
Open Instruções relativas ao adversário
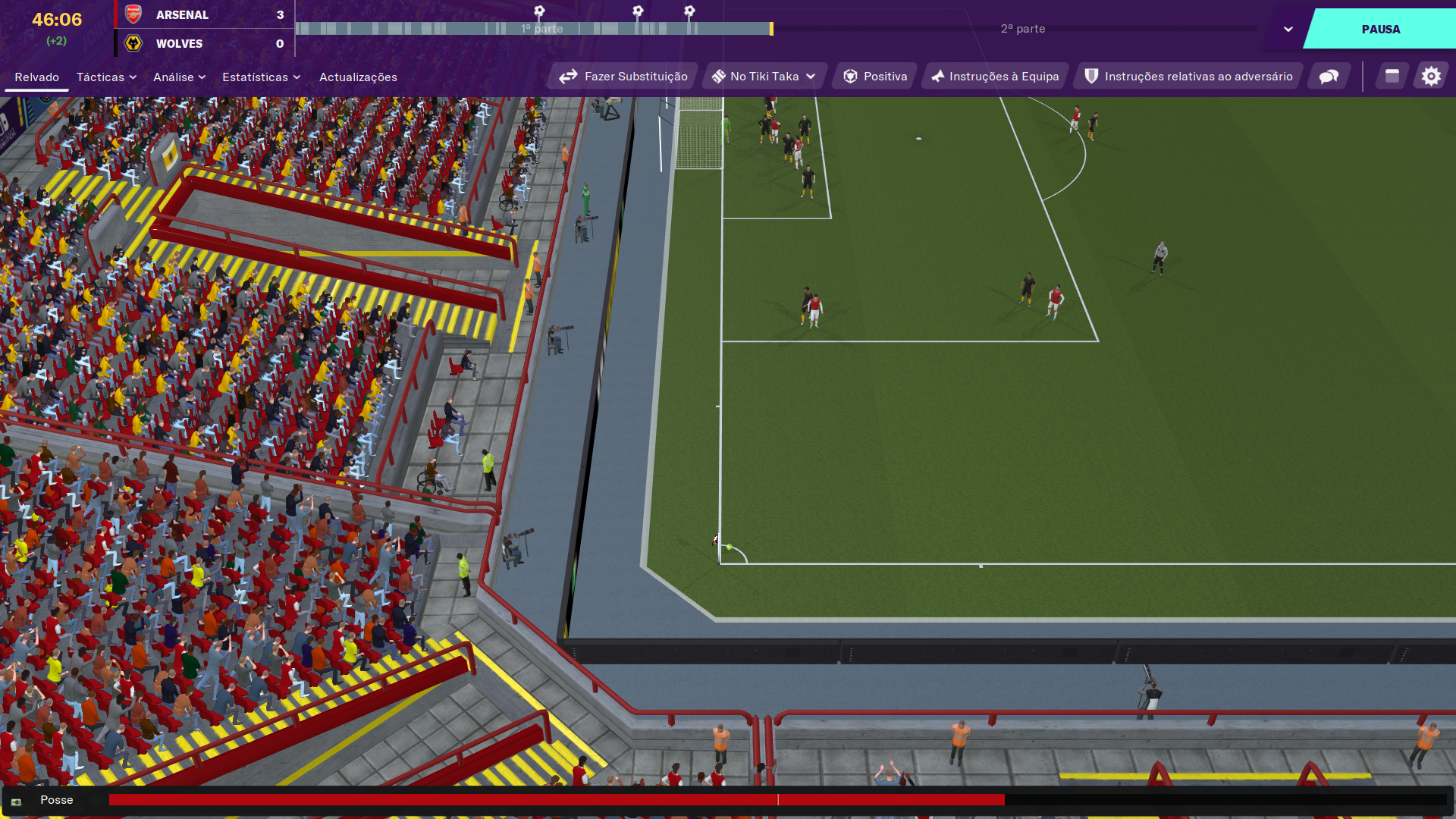pos(1188,77)
